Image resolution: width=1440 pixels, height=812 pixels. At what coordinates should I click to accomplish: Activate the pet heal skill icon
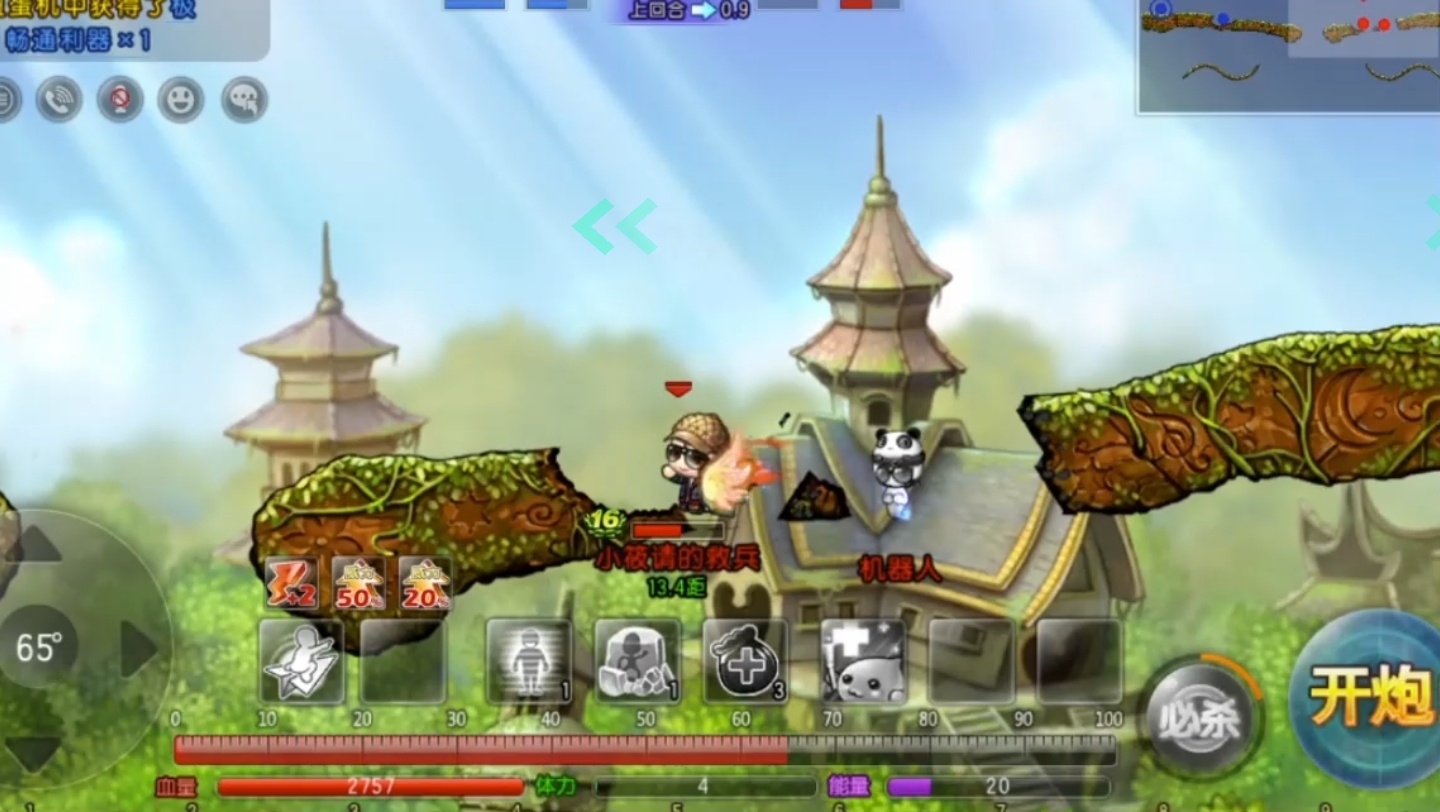click(x=863, y=661)
